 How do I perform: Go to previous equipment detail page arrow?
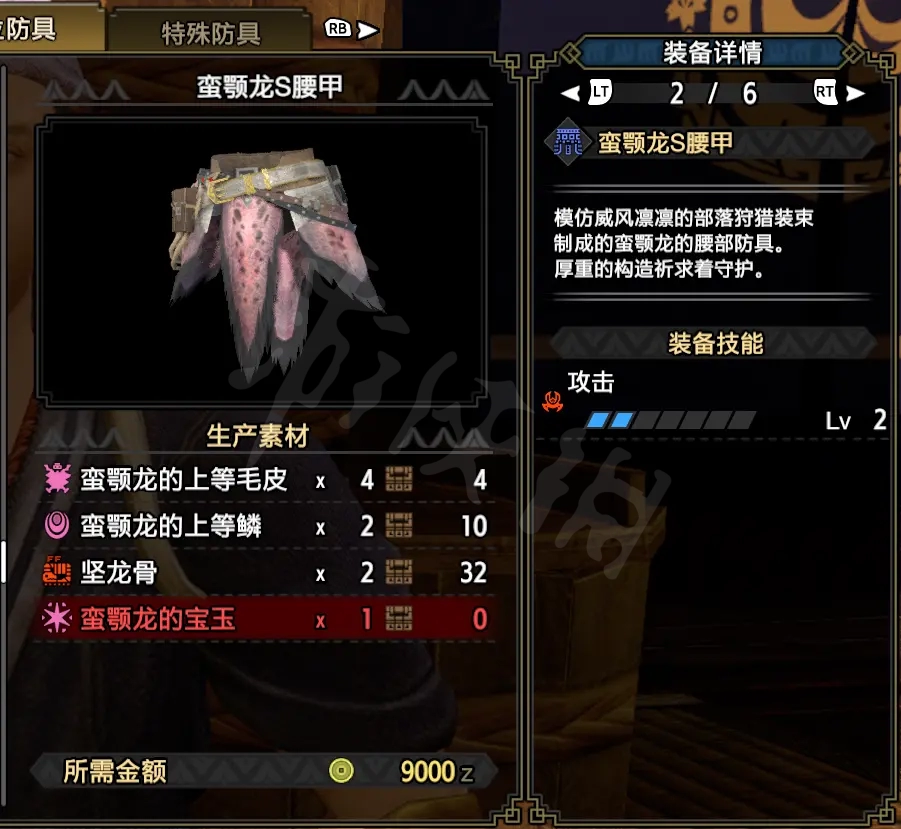click(571, 94)
